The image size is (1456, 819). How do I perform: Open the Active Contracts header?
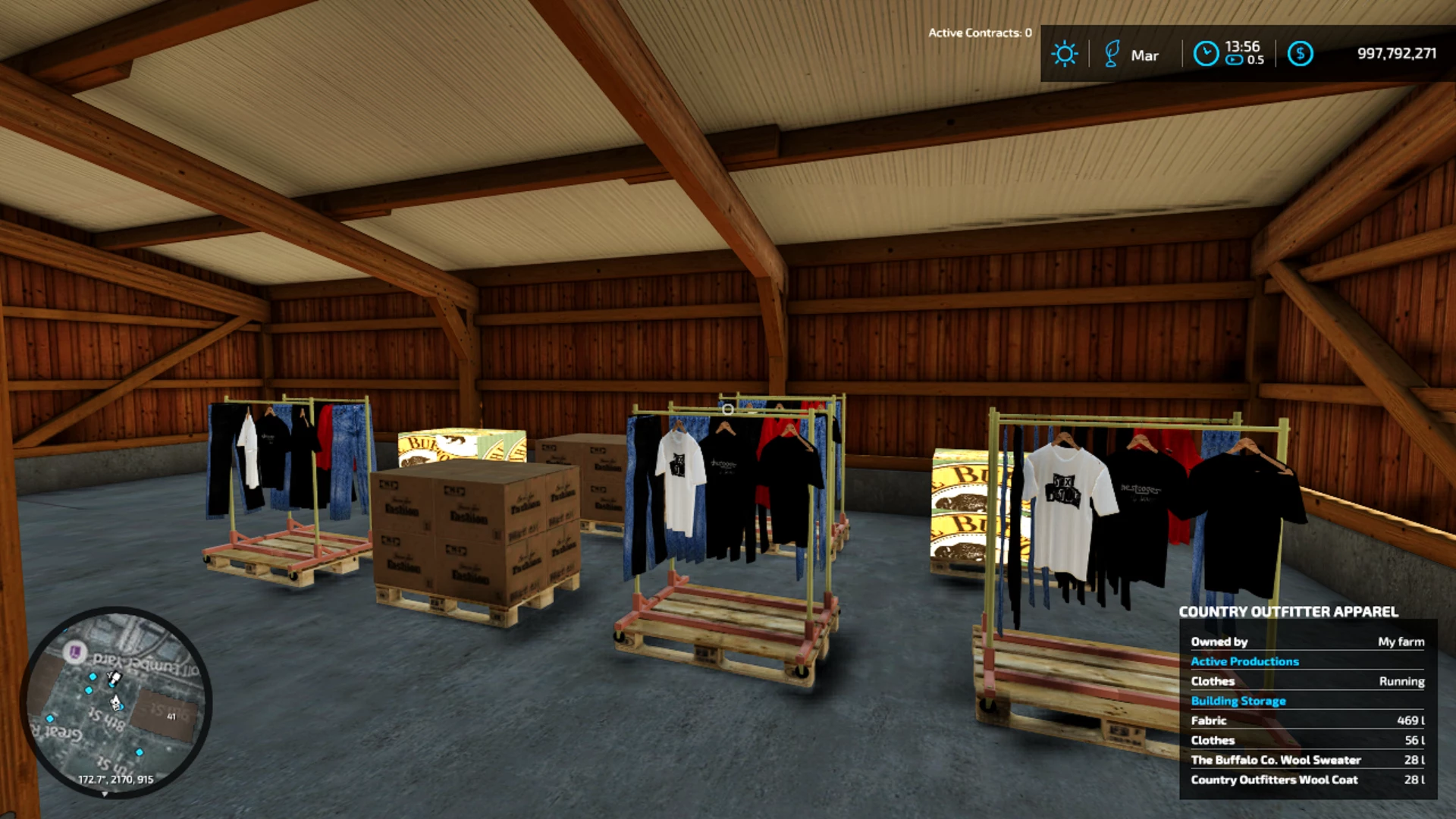[x=978, y=33]
